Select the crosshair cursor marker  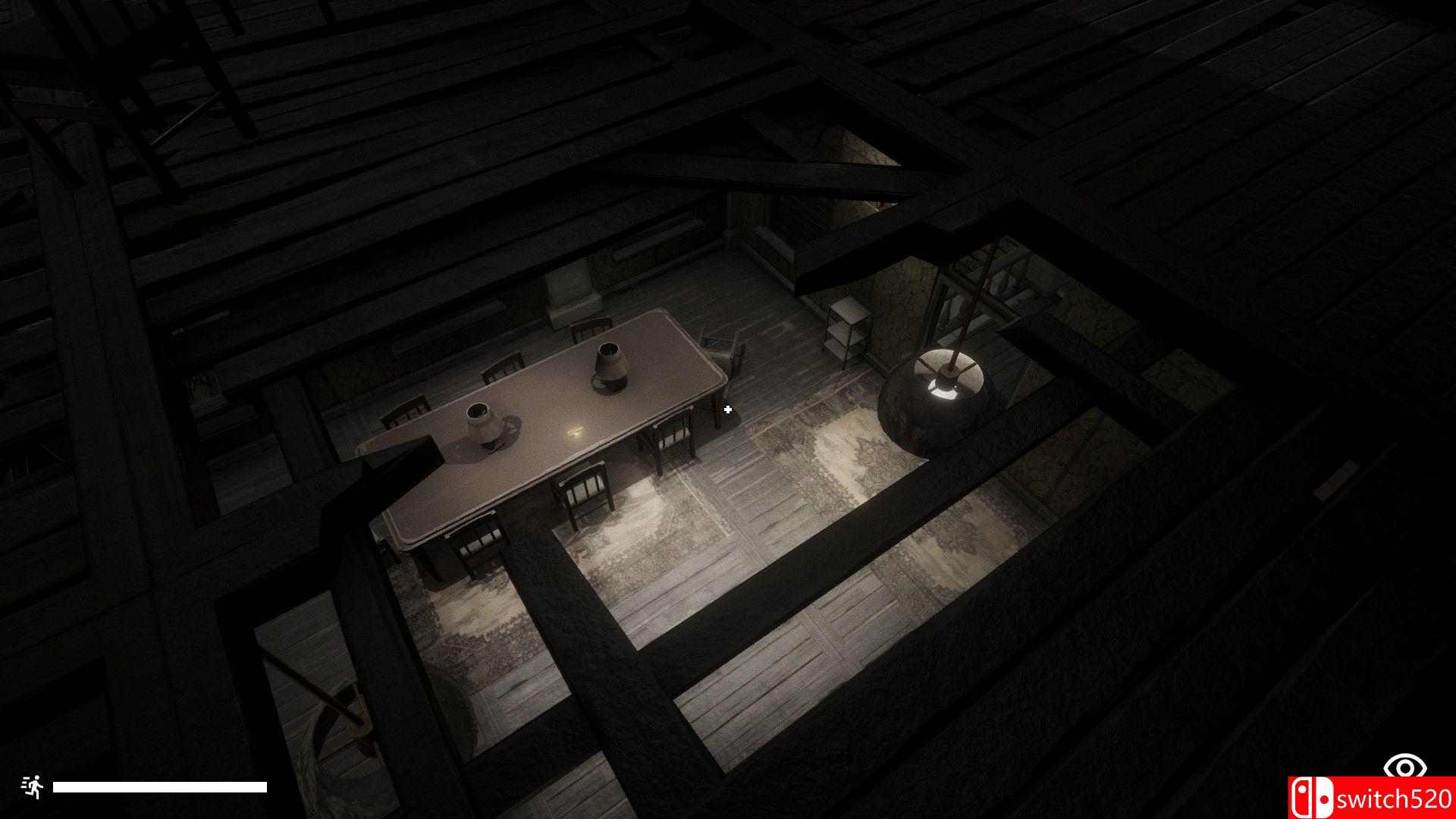pyautogui.click(x=728, y=409)
